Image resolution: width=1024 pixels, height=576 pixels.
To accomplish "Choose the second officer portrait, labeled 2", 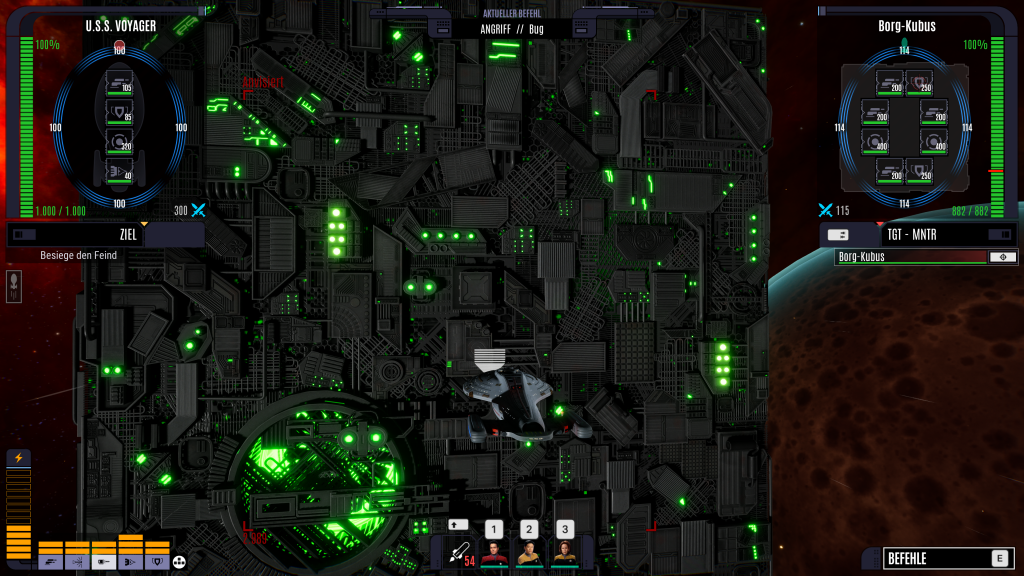I will 529,553.
